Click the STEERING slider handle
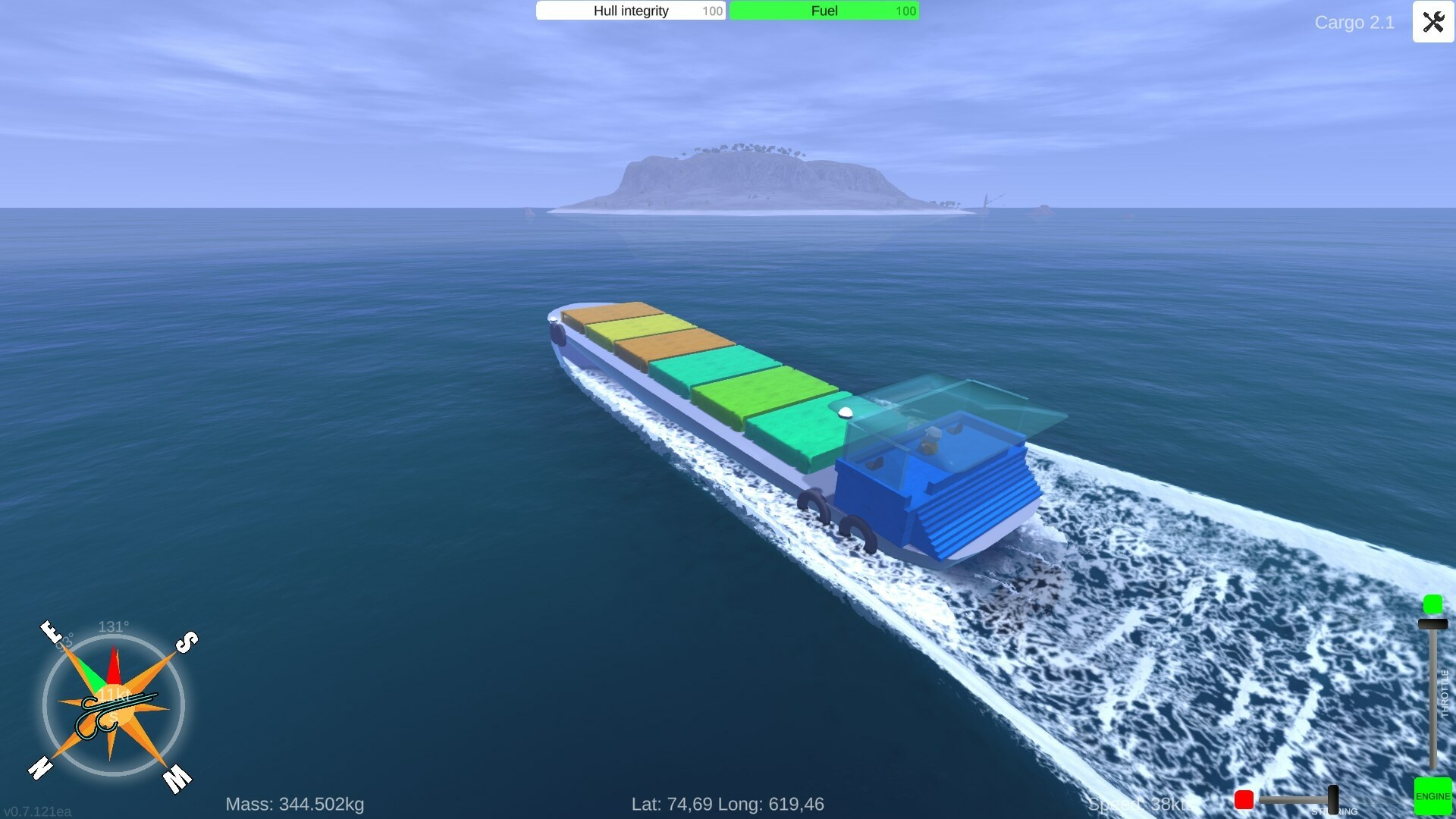This screenshot has width=1456, height=819. pyautogui.click(x=1333, y=799)
